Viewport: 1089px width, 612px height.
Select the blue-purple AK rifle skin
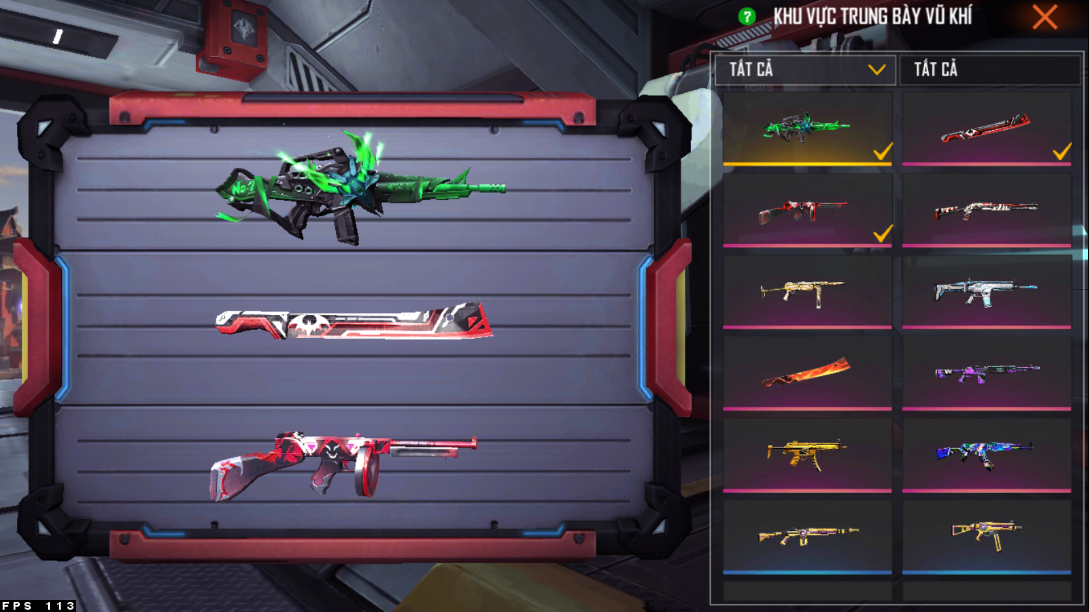pyautogui.click(x=987, y=452)
